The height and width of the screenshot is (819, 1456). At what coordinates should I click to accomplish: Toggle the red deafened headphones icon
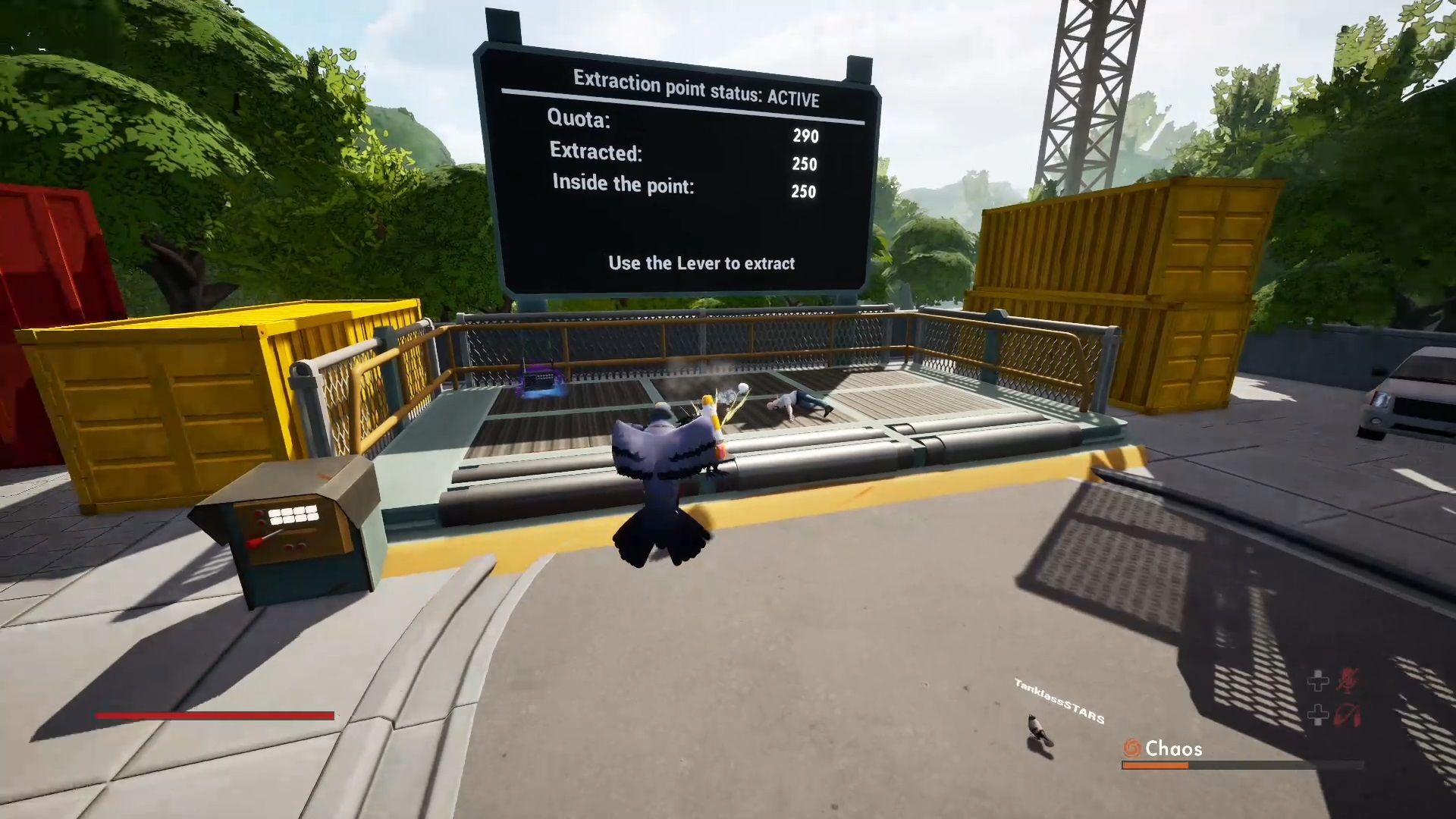click(1348, 714)
